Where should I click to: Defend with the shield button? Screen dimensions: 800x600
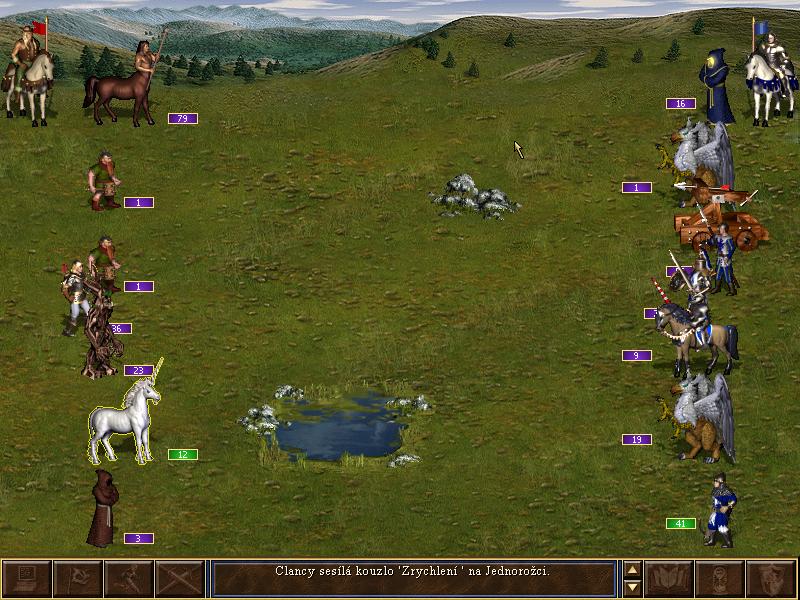770,578
